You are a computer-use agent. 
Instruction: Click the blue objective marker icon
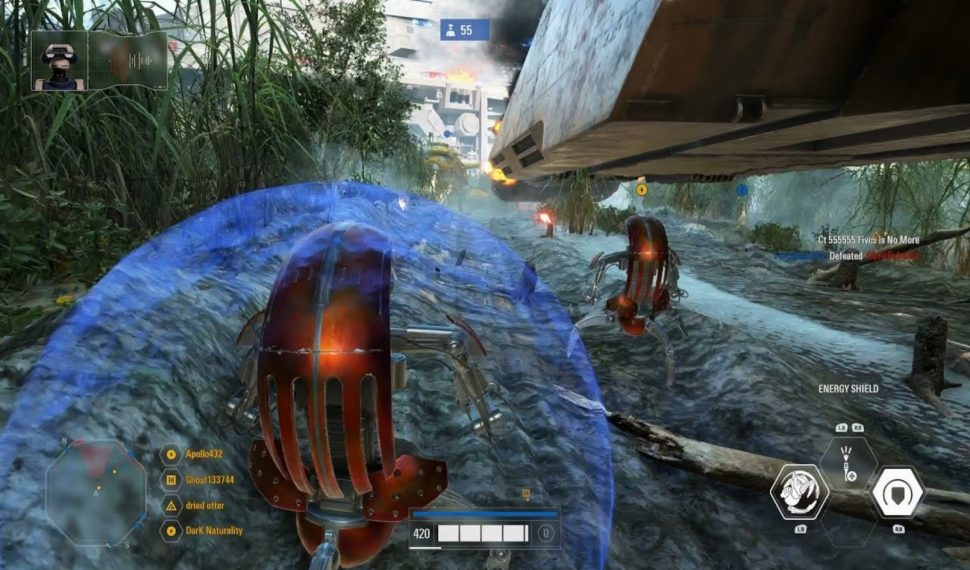742,189
